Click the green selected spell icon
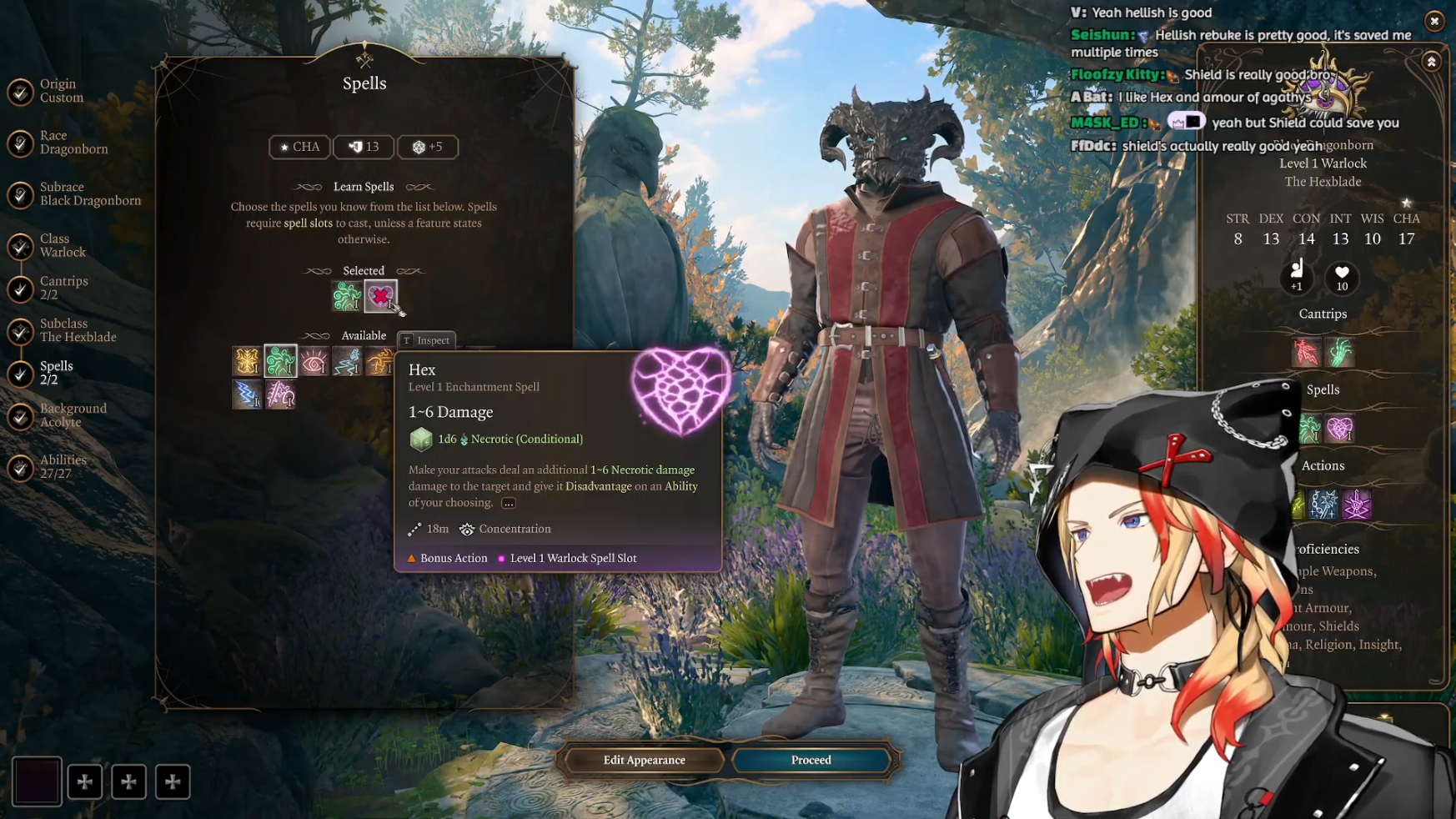 point(347,296)
